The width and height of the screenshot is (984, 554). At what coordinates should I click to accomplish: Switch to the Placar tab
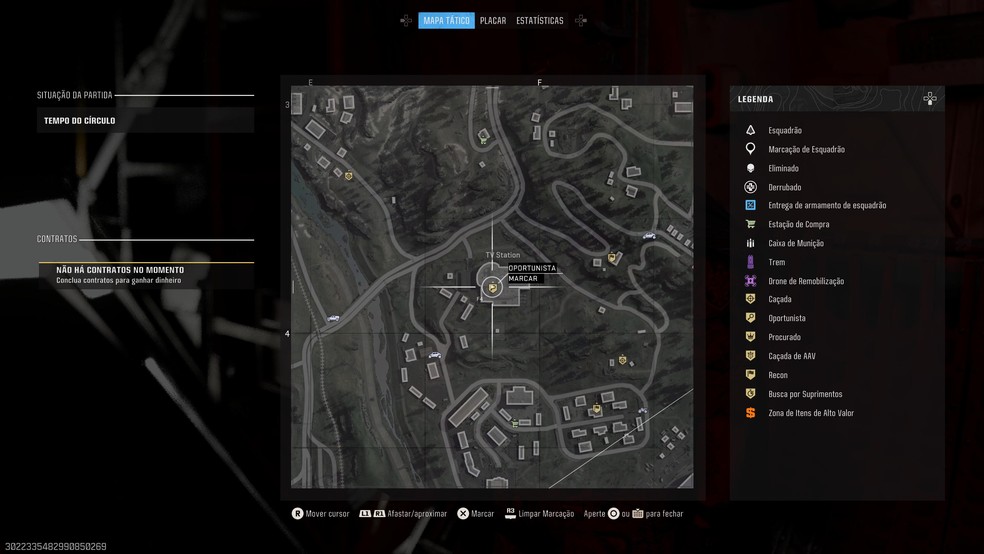pos(492,21)
